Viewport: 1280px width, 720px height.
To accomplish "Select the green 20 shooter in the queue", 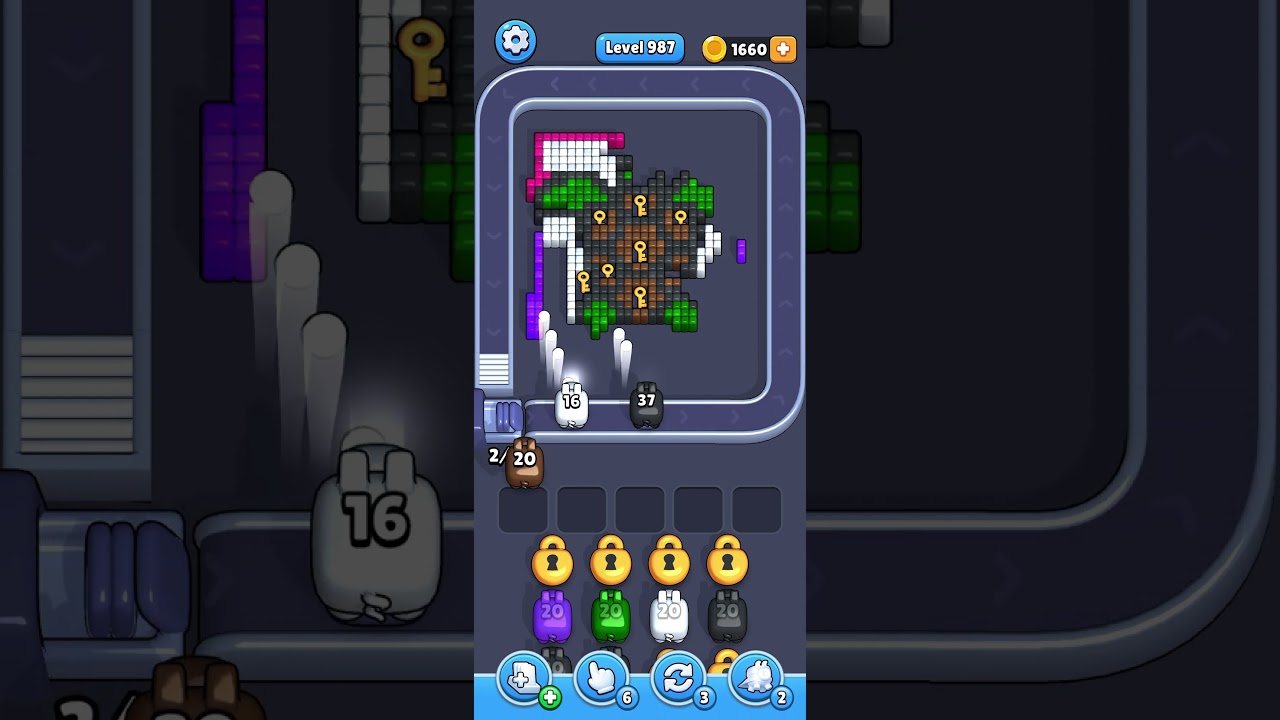I will tap(610, 616).
